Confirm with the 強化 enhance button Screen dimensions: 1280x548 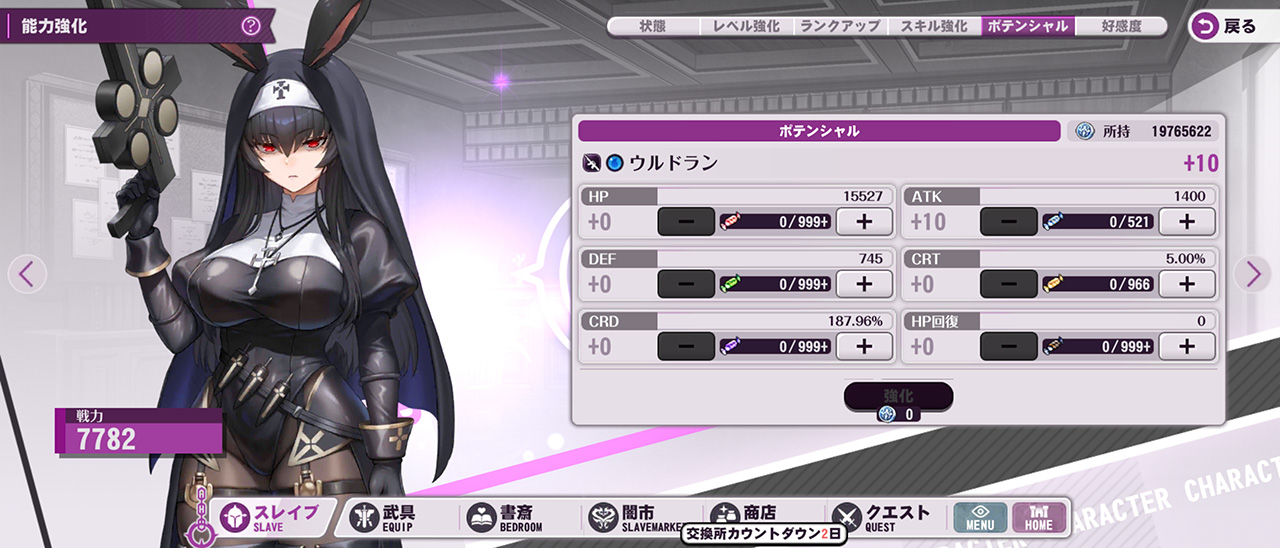click(x=898, y=397)
